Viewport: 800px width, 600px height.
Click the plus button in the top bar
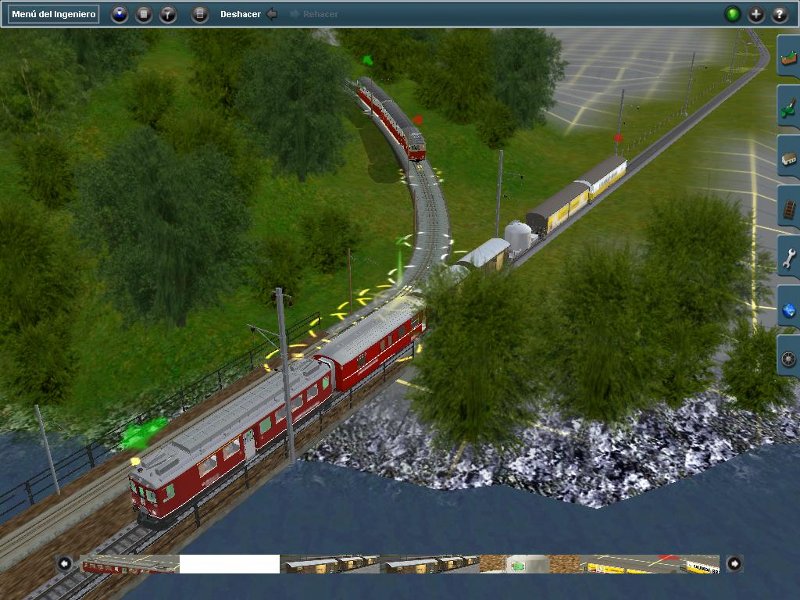[756, 15]
